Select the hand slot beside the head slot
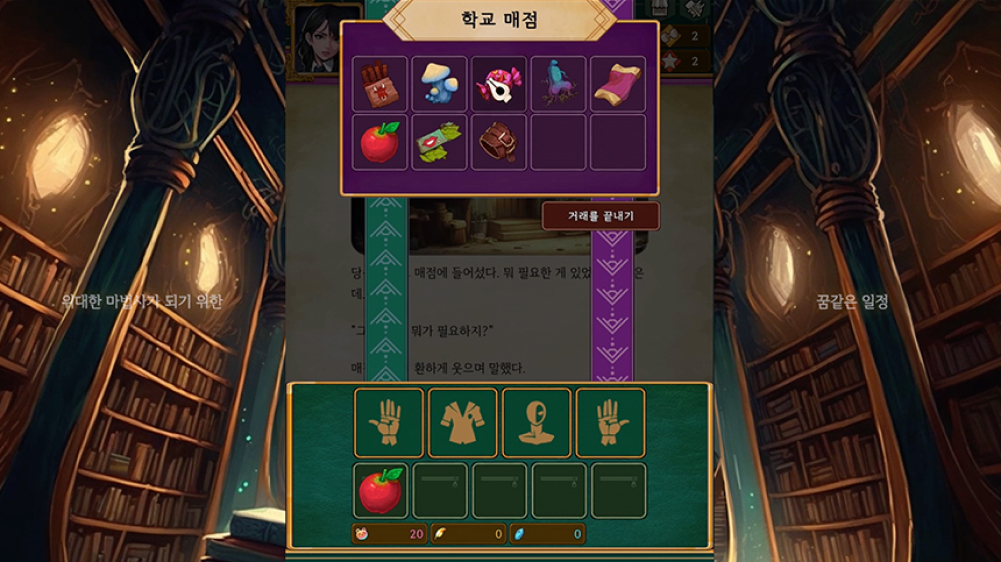 click(610, 423)
